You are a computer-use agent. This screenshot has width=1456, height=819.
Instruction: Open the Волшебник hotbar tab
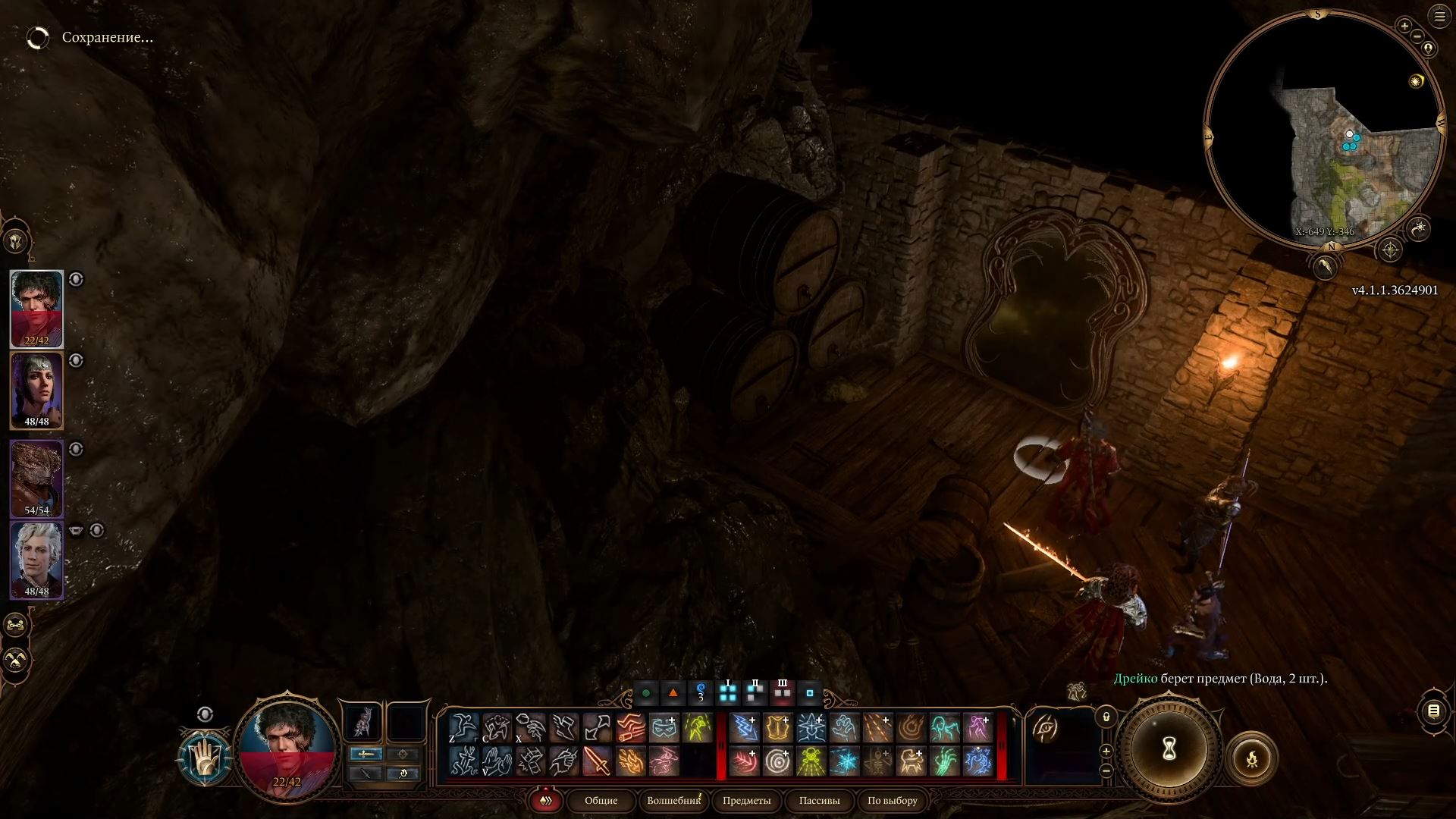point(673,800)
